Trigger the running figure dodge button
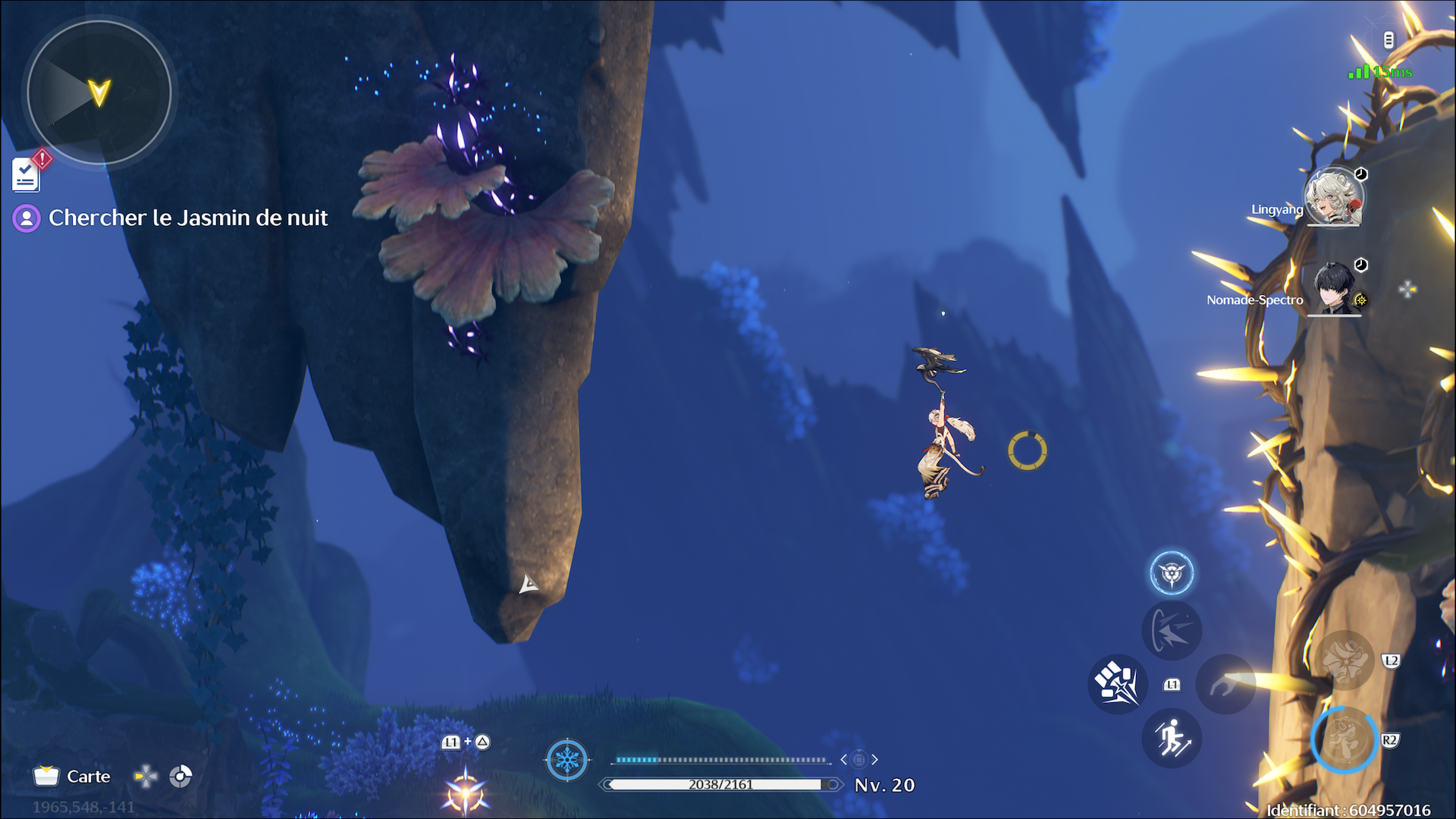1456x819 pixels. tap(1172, 739)
